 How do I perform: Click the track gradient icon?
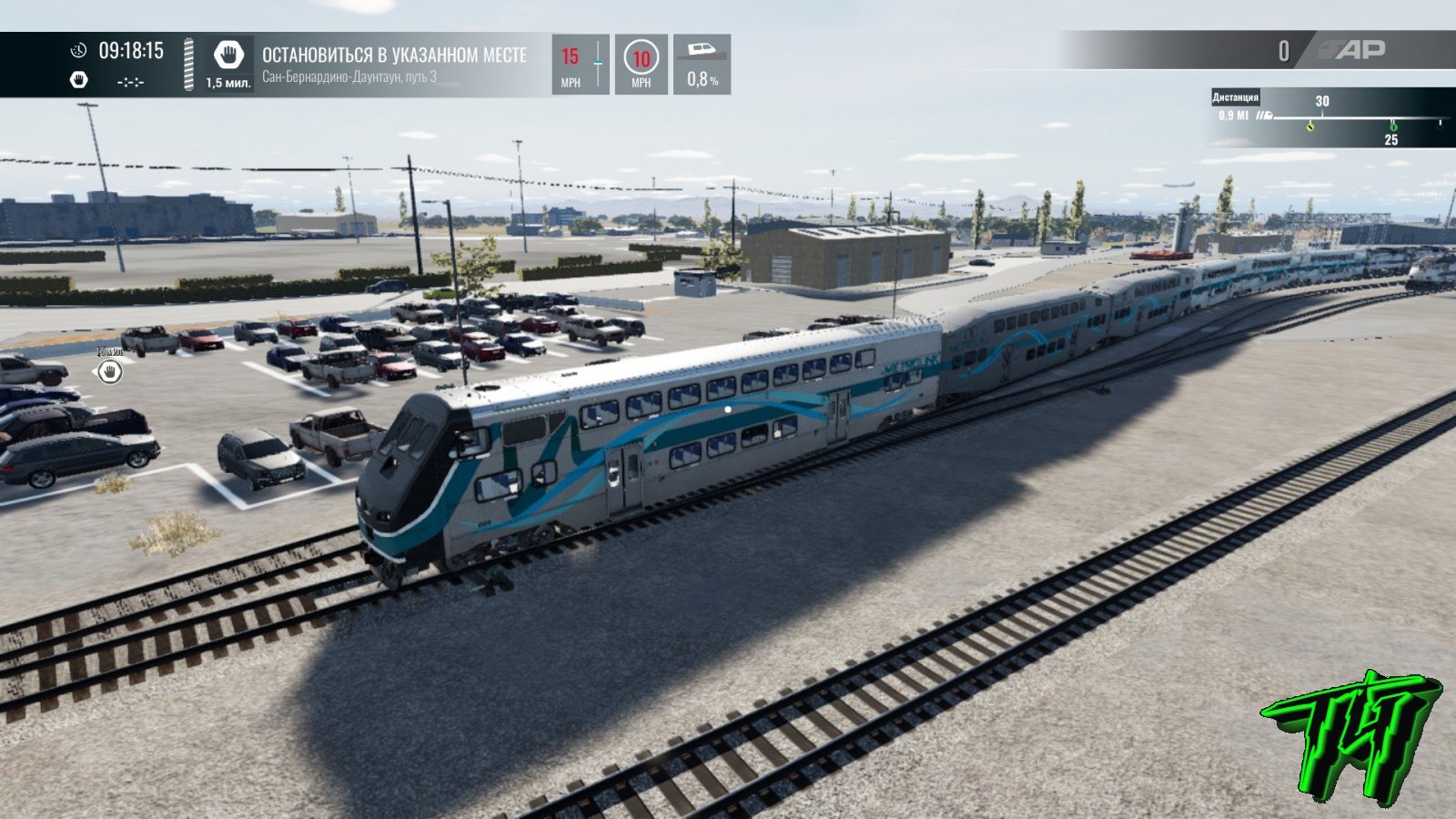coord(702,49)
